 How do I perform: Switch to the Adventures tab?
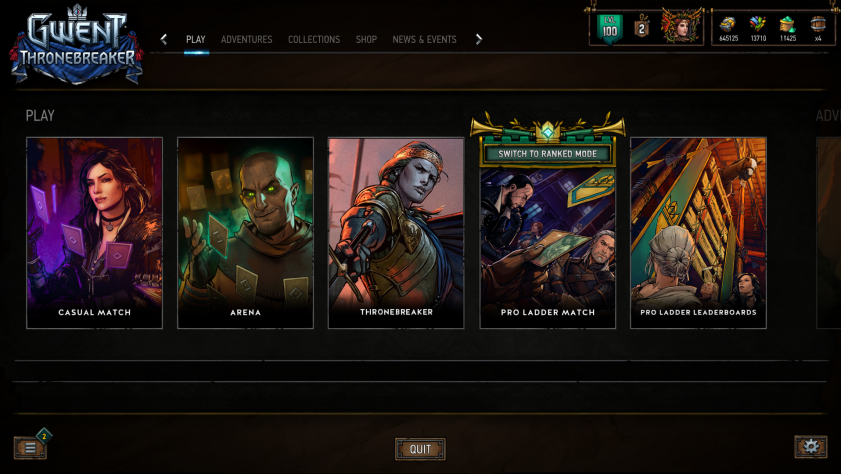[246, 40]
